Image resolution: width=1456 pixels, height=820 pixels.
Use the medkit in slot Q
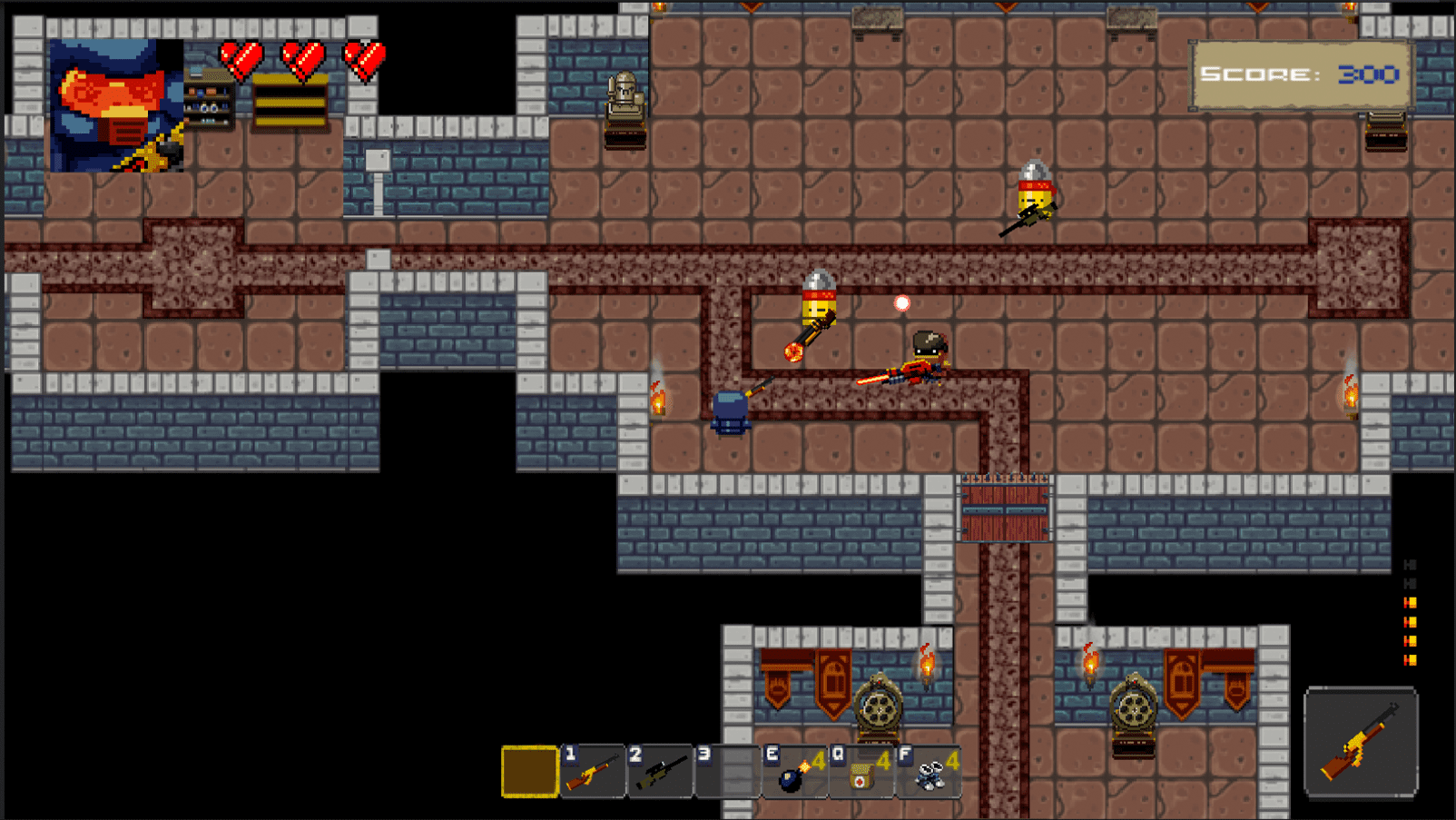click(861, 772)
